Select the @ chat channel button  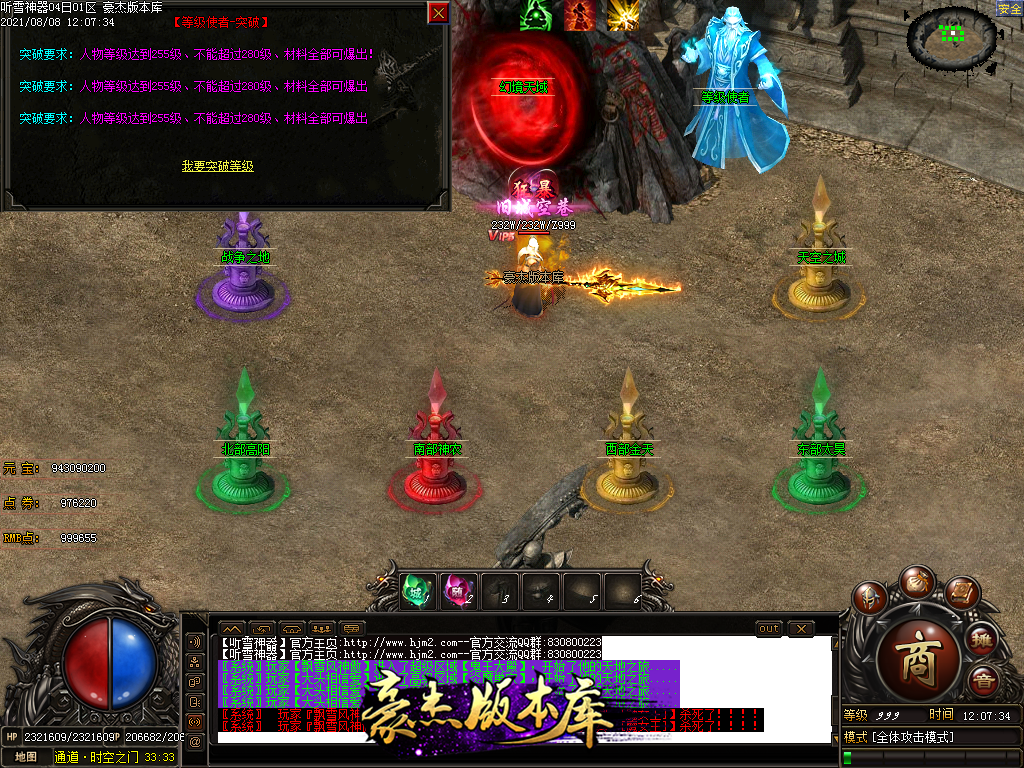(x=194, y=740)
